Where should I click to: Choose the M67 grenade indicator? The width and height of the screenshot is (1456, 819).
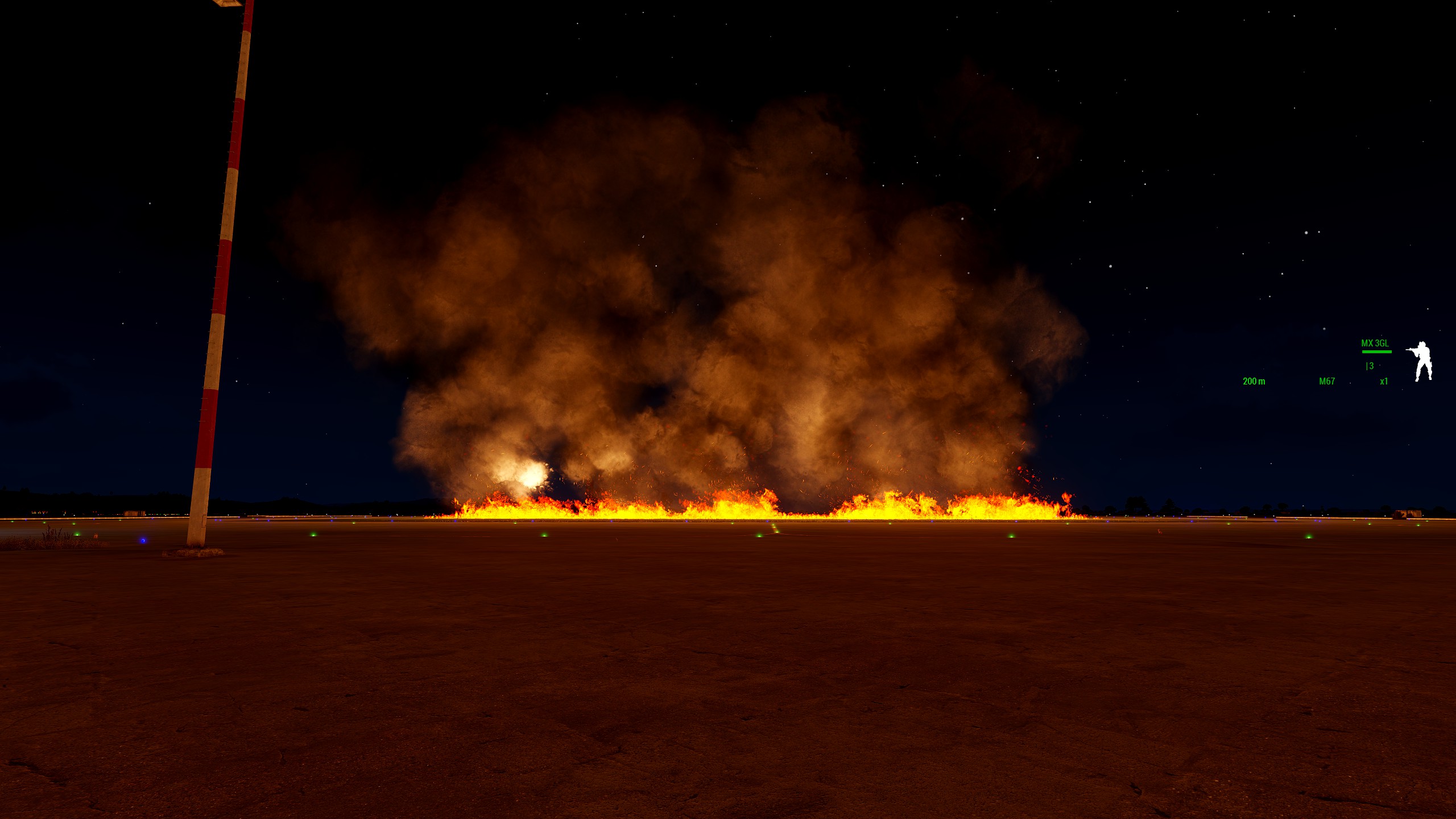[1326, 382]
